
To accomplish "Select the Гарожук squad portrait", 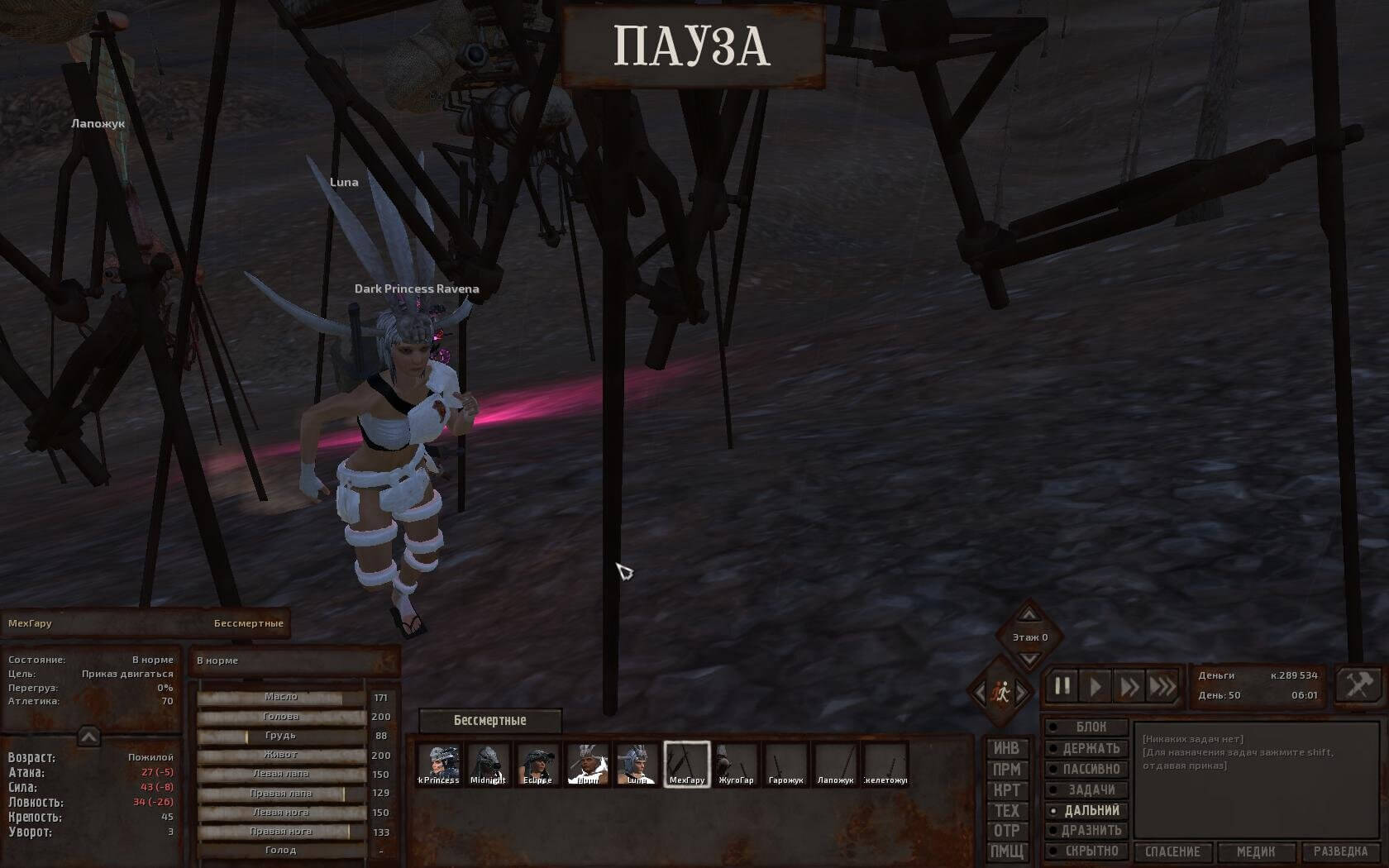I will [785, 763].
